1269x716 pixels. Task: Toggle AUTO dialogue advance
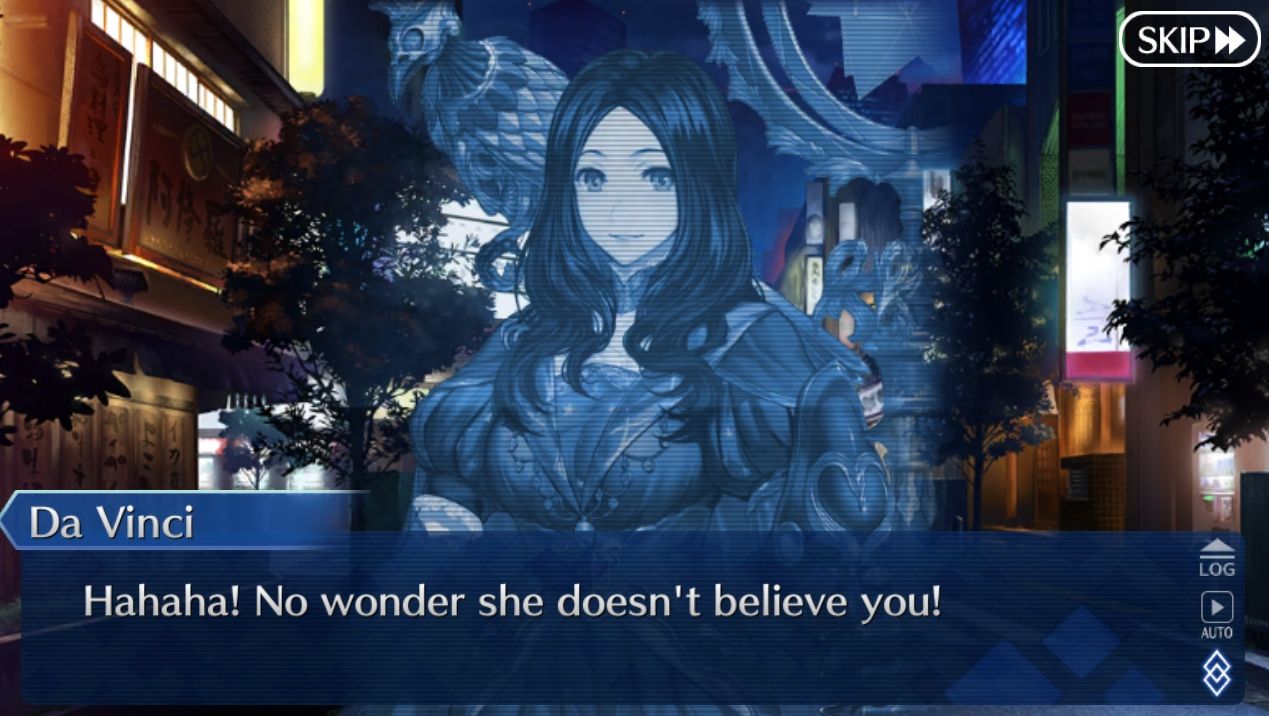[1216, 614]
